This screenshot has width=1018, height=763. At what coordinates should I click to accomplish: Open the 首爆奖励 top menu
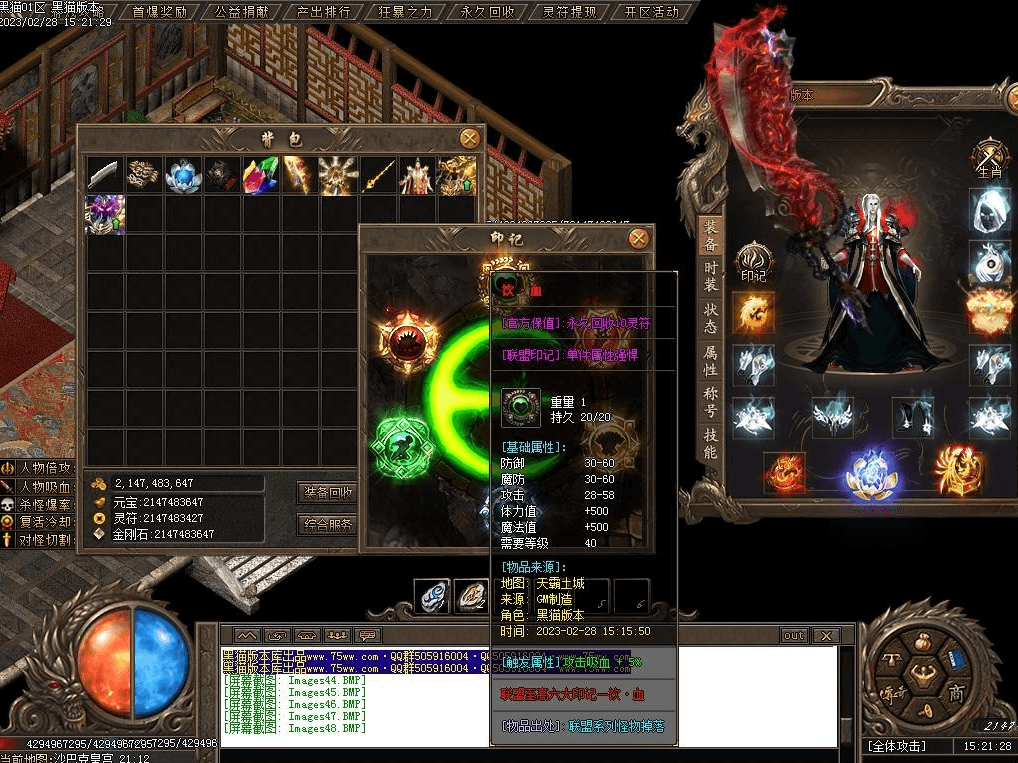[x=160, y=12]
